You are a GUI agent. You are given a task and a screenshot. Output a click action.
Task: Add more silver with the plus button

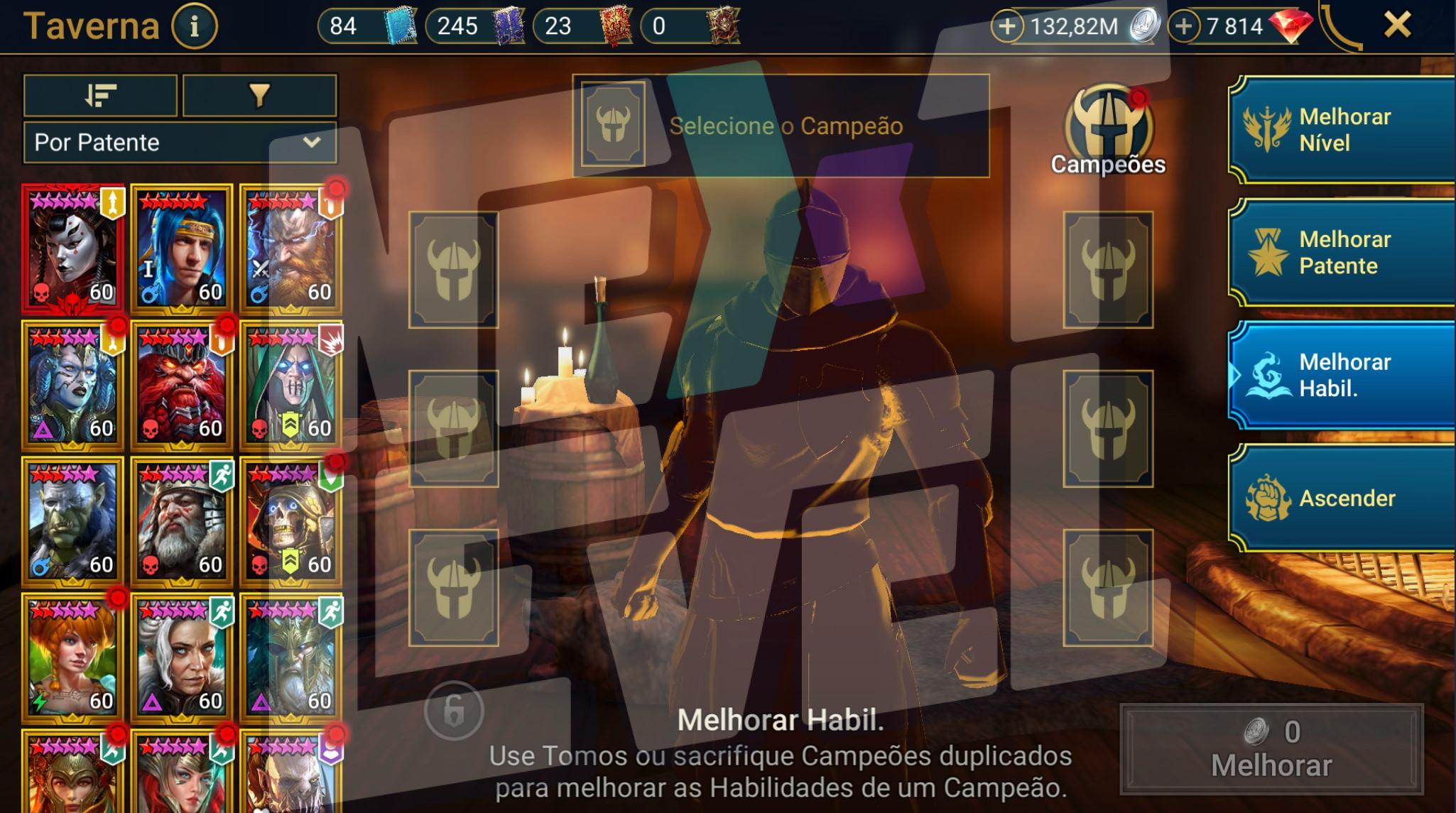tap(1007, 27)
